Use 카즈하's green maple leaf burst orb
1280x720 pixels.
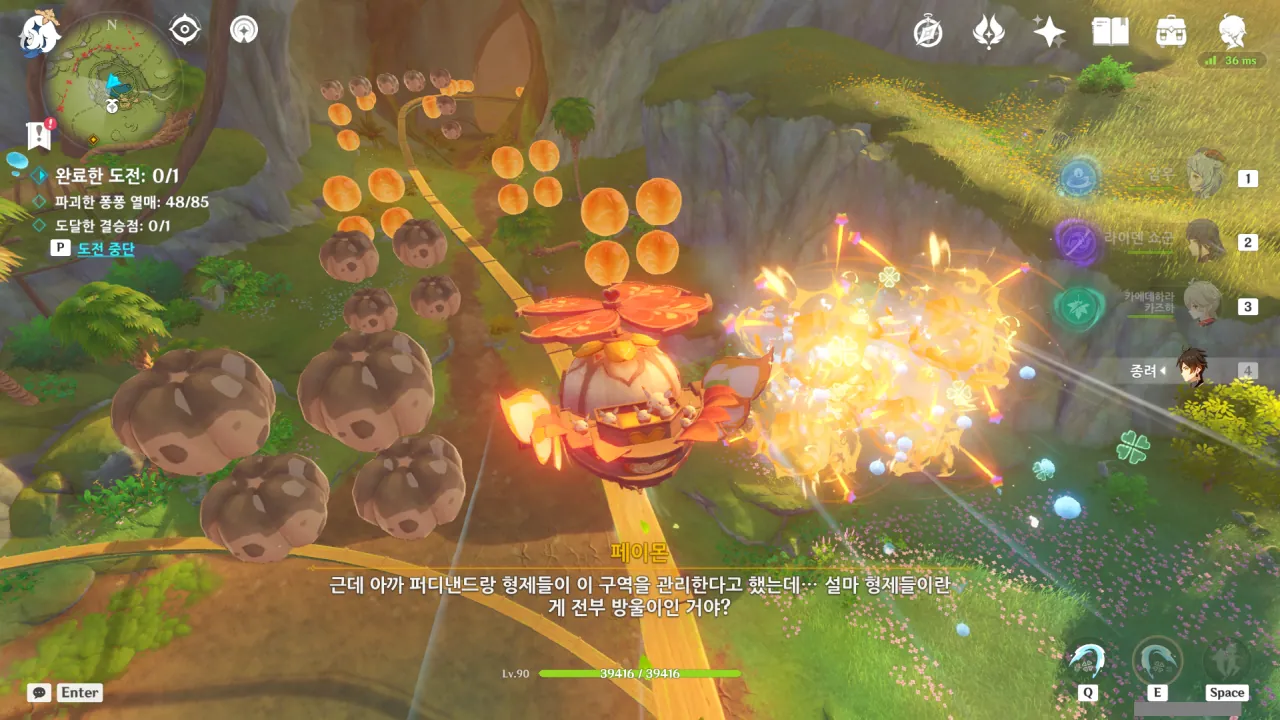(x=1077, y=306)
